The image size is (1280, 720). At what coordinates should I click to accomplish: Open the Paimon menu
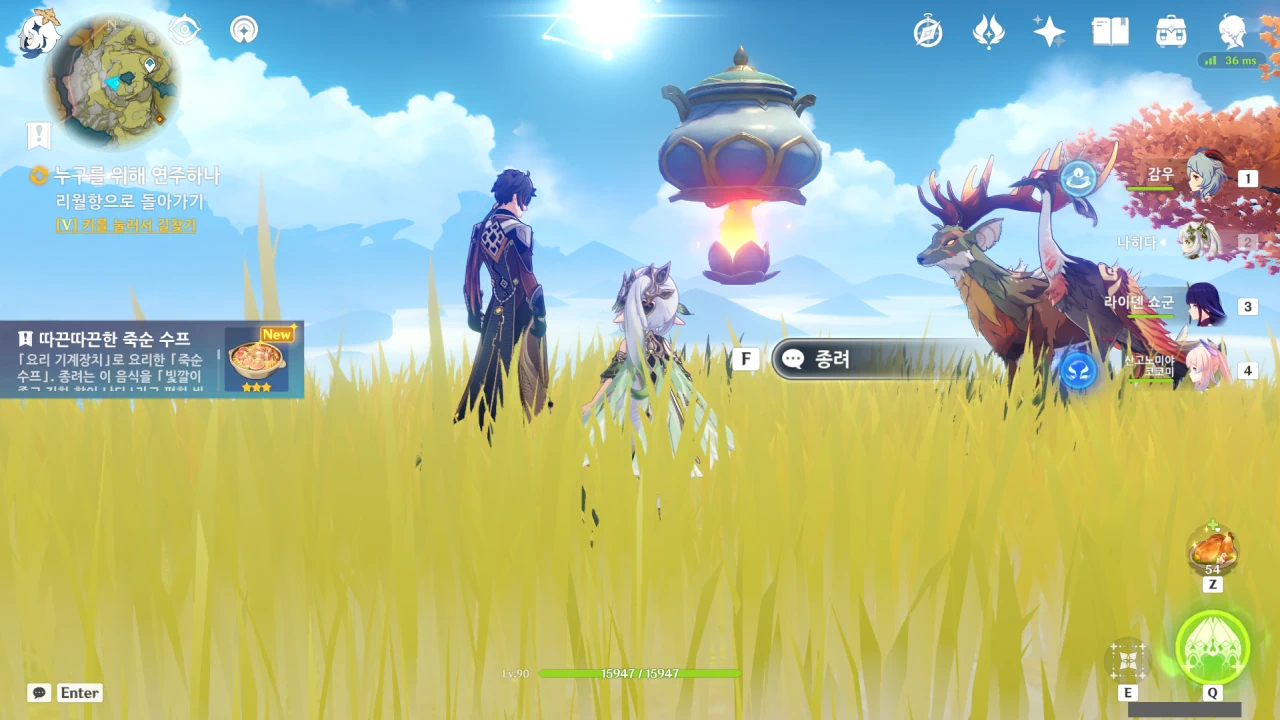[x=40, y=33]
